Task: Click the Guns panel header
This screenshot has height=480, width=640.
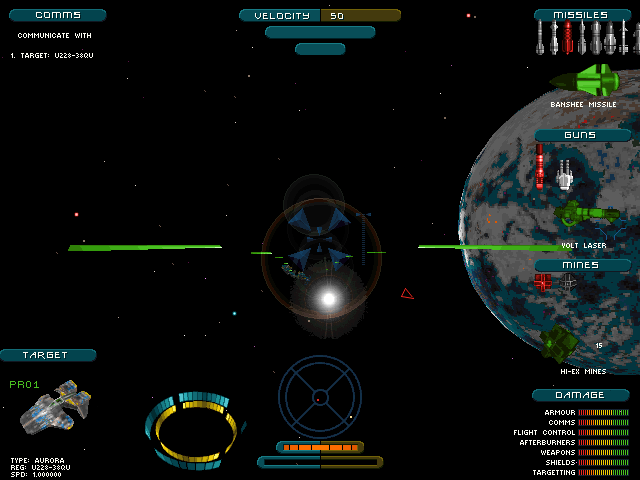Action: tap(580, 135)
